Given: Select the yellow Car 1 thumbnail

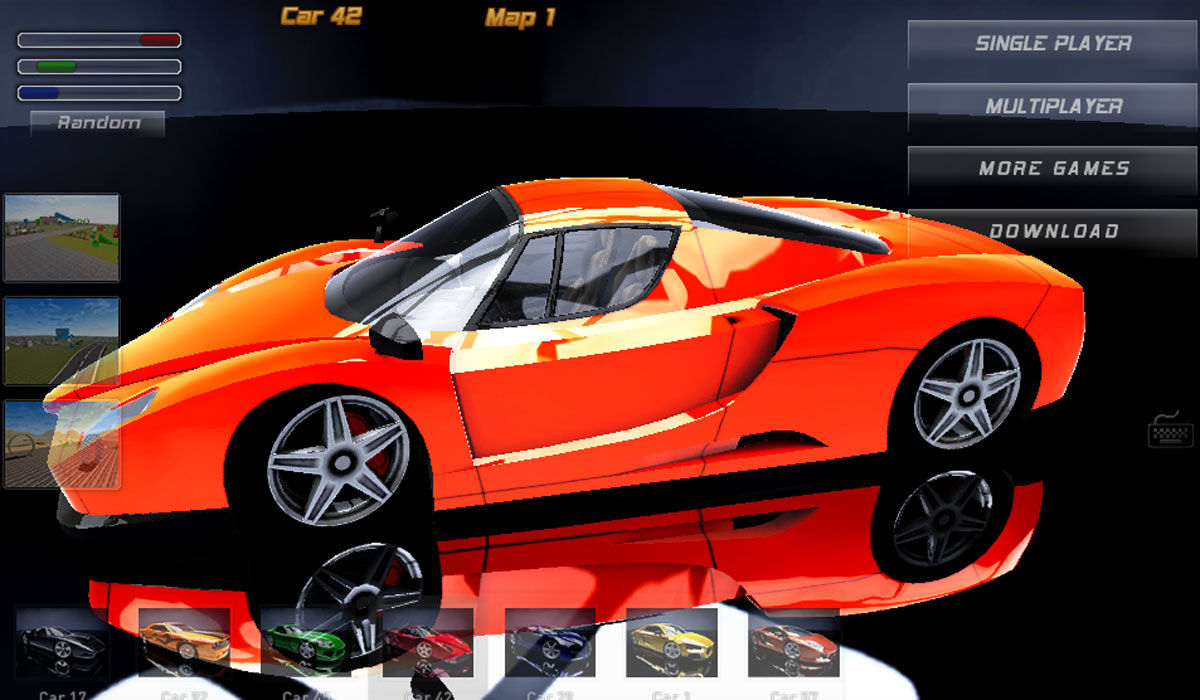Looking at the screenshot, I should (x=672, y=643).
